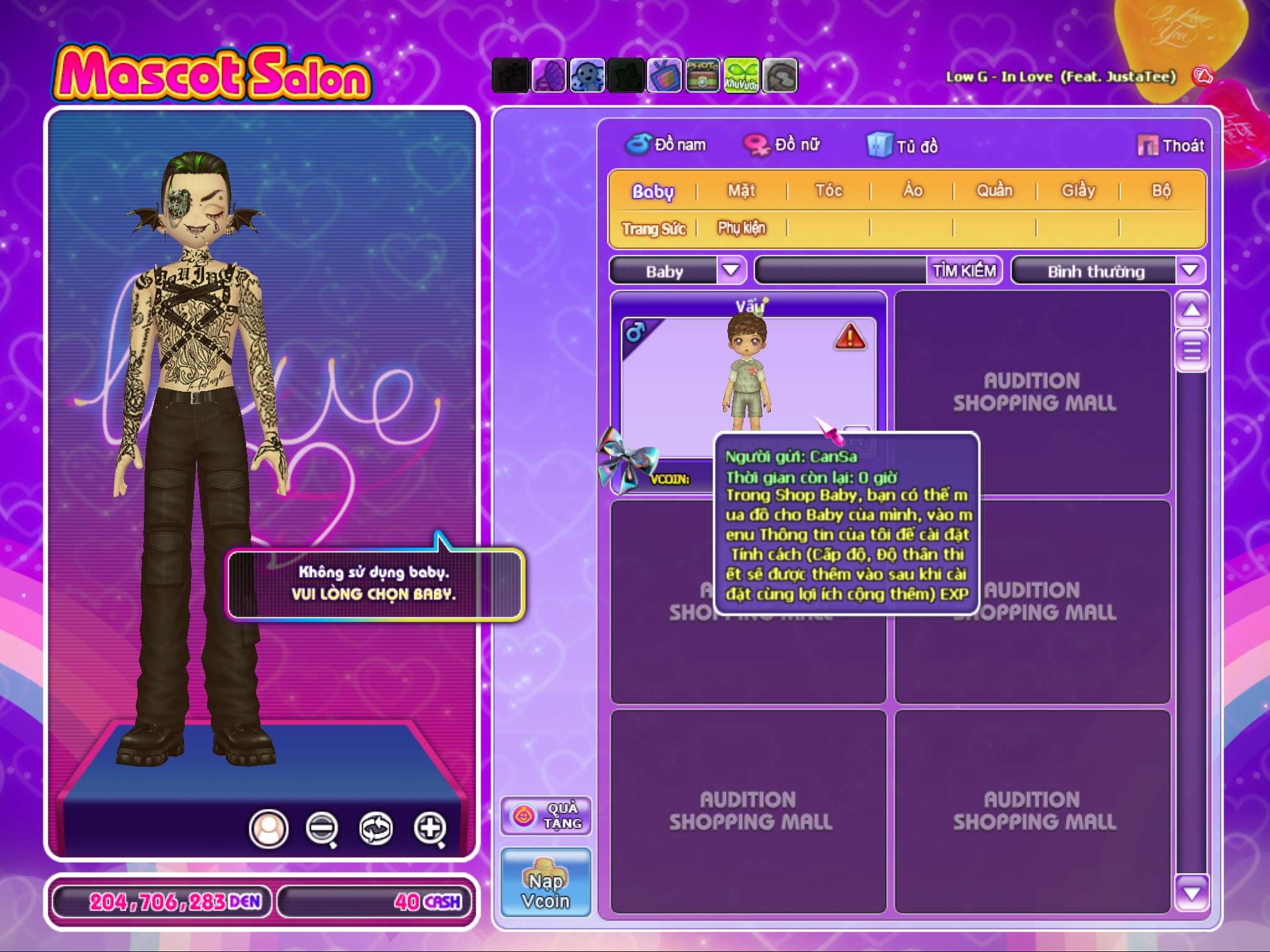1270x952 pixels.
Task: Open the QUÀ TẶNG gift button
Action: [x=546, y=816]
